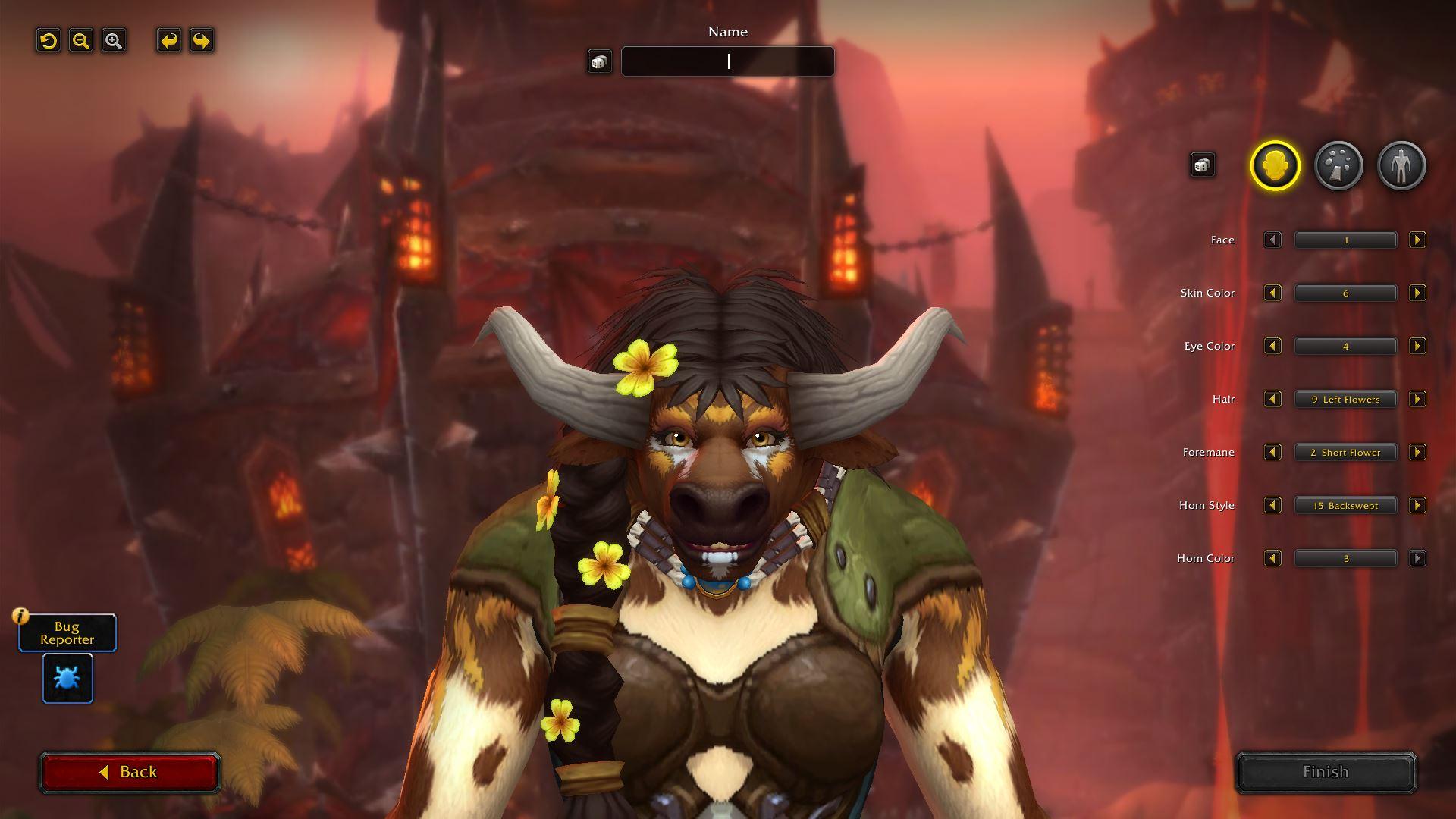Go to the previous Horn Color

tap(1272, 559)
